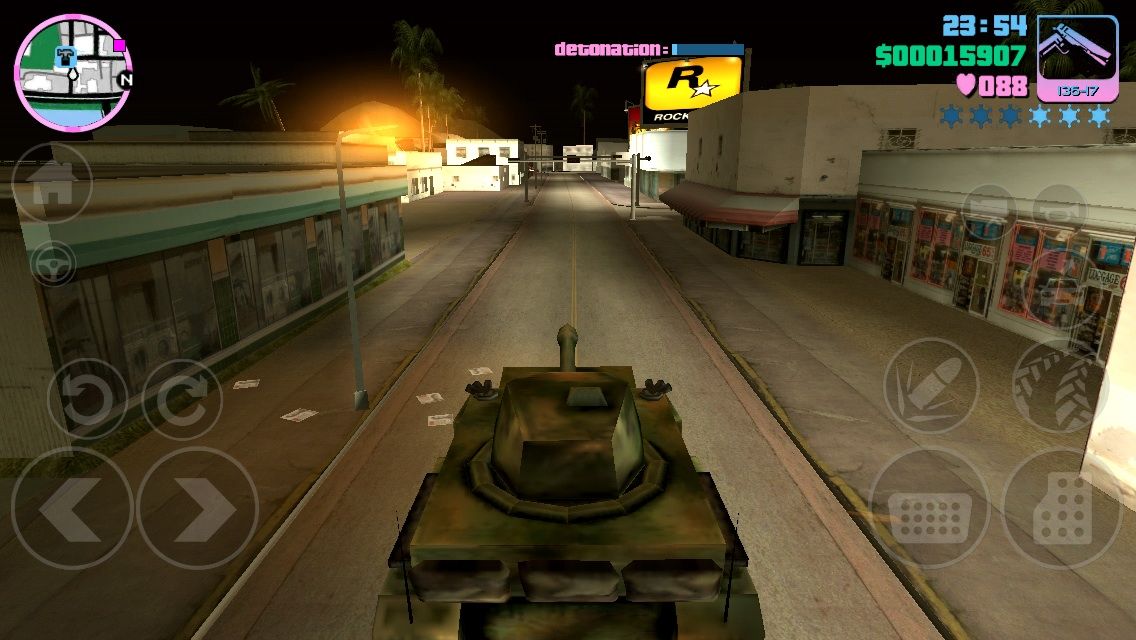Fire the cannon with the bullet button
This screenshot has width=1136, height=640.
[x=931, y=385]
